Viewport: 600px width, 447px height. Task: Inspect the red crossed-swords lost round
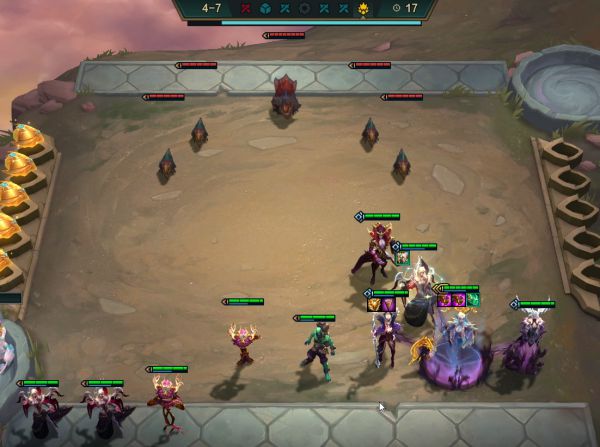pos(246,8)
